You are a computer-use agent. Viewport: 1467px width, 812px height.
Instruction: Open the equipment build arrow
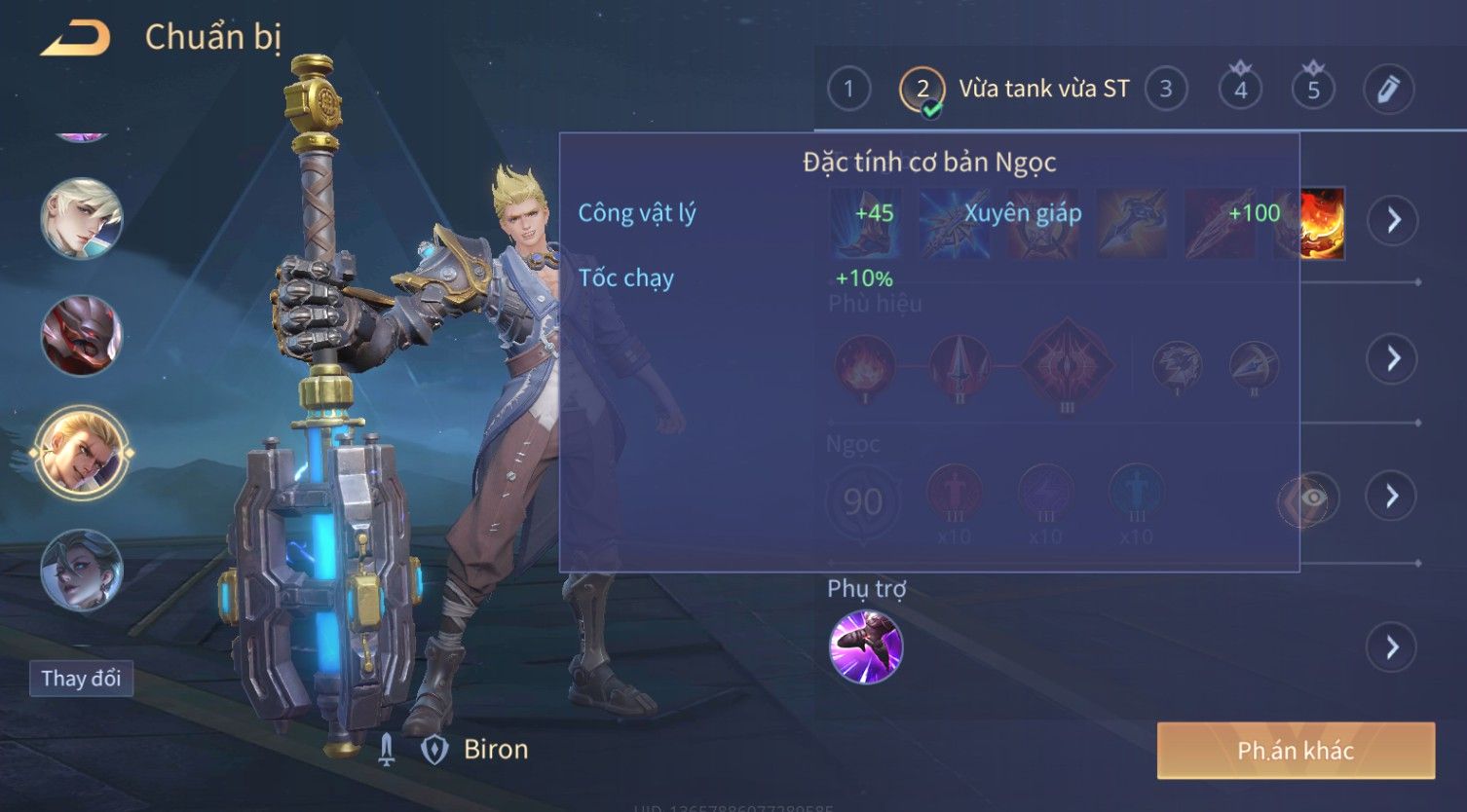(1393, 220)
